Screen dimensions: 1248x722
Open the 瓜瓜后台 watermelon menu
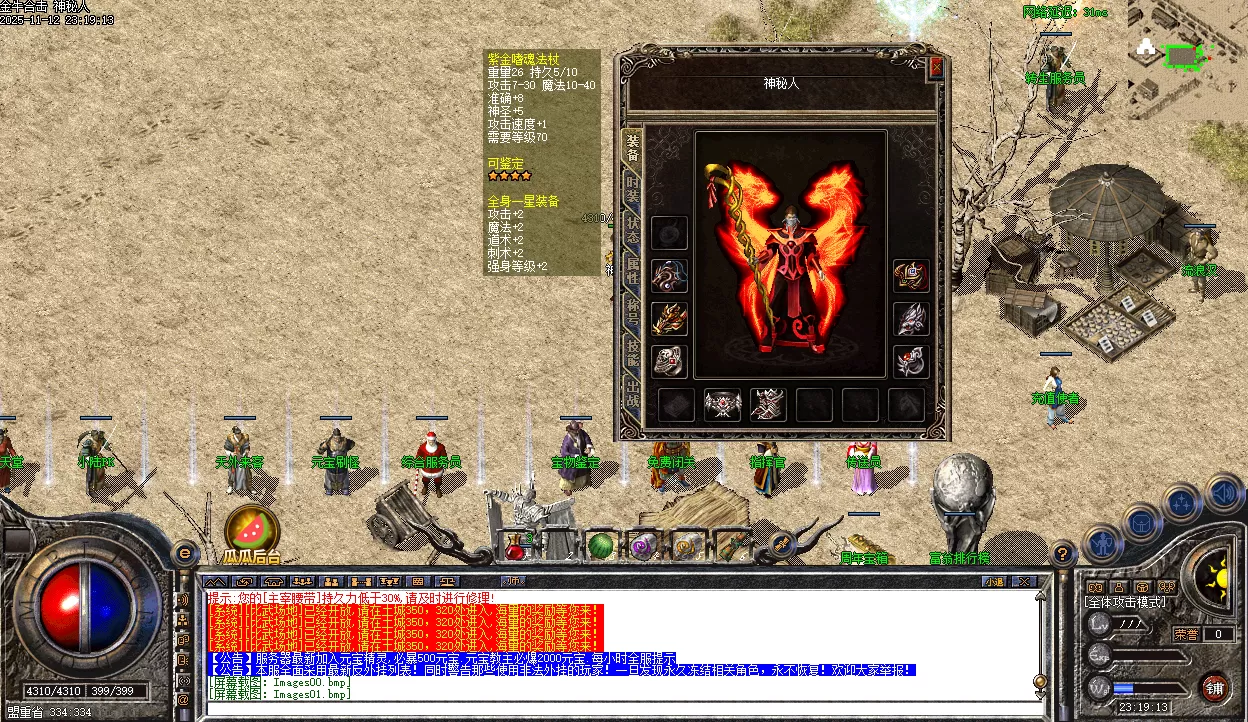click(251, 528)
